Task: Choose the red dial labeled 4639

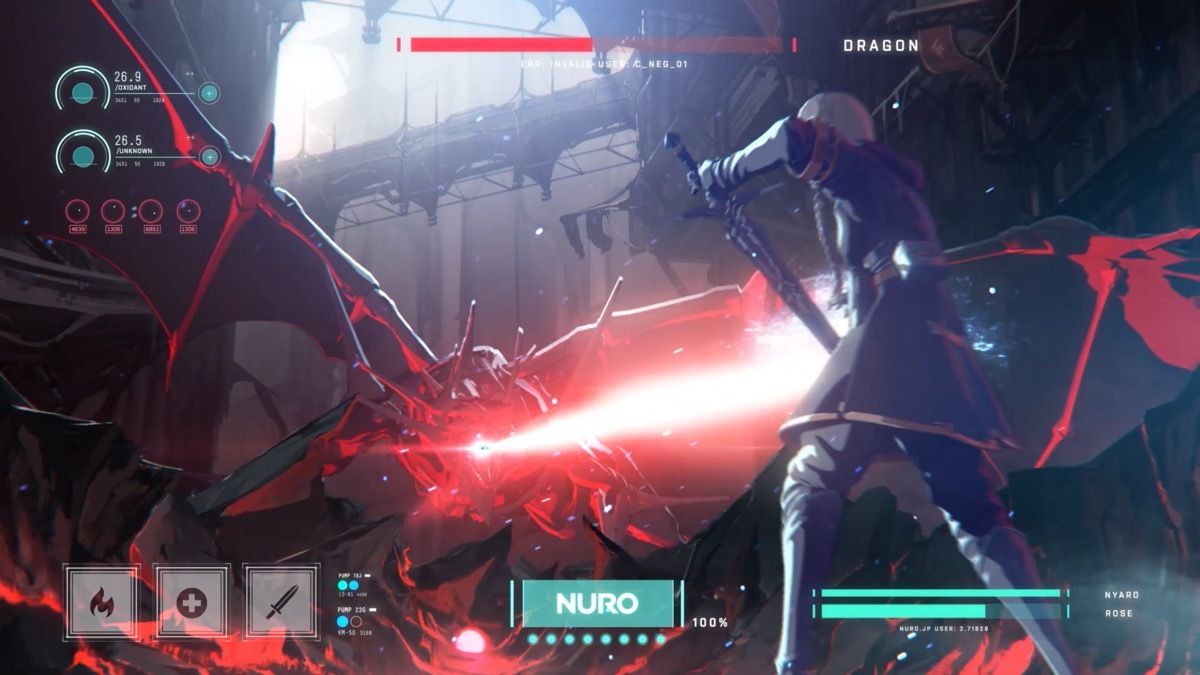Action: pyautogui.click(x=78, y=211)
